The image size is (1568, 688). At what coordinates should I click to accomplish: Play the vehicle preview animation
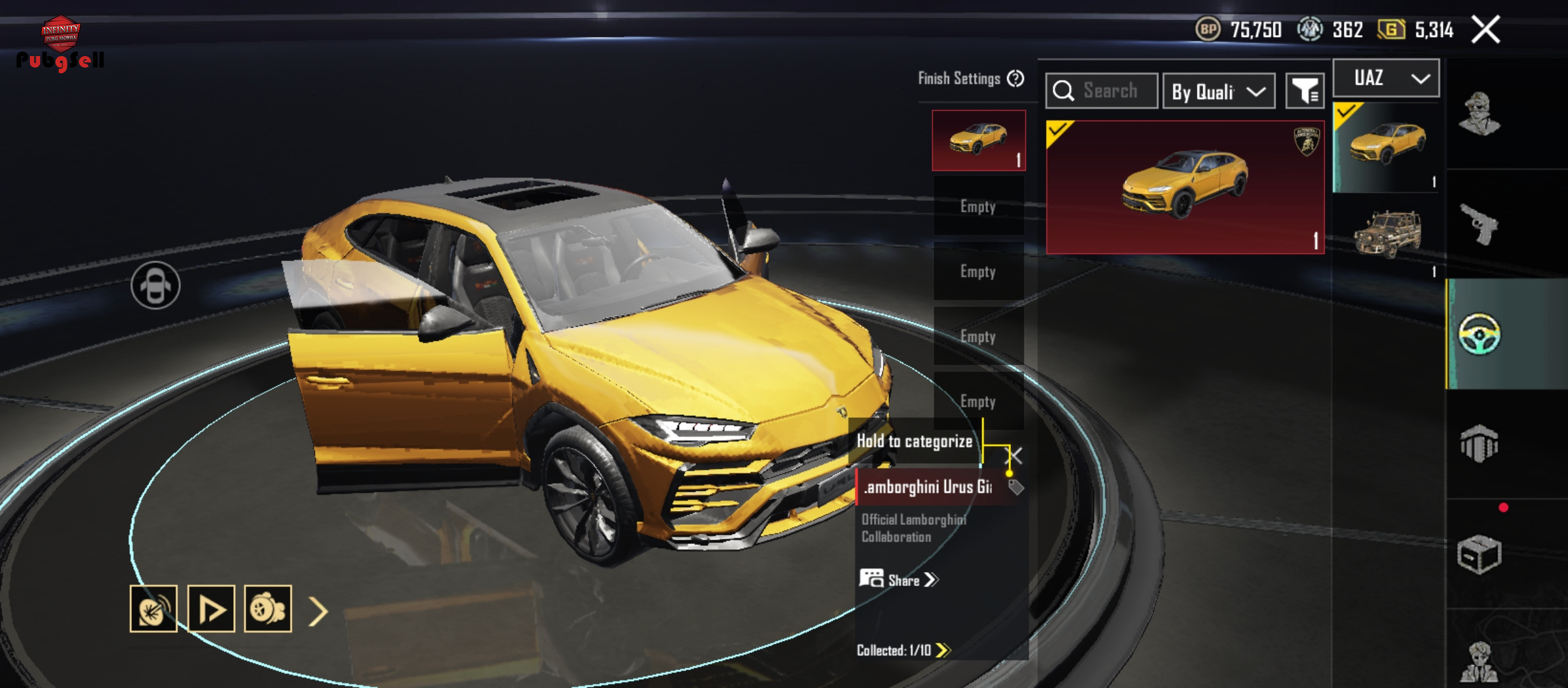[211, 609]
